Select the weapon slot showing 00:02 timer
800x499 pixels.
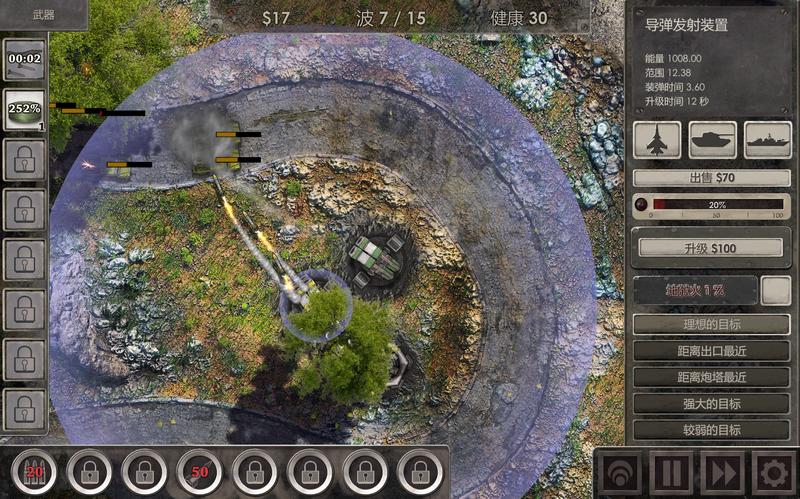click(24, 60)
